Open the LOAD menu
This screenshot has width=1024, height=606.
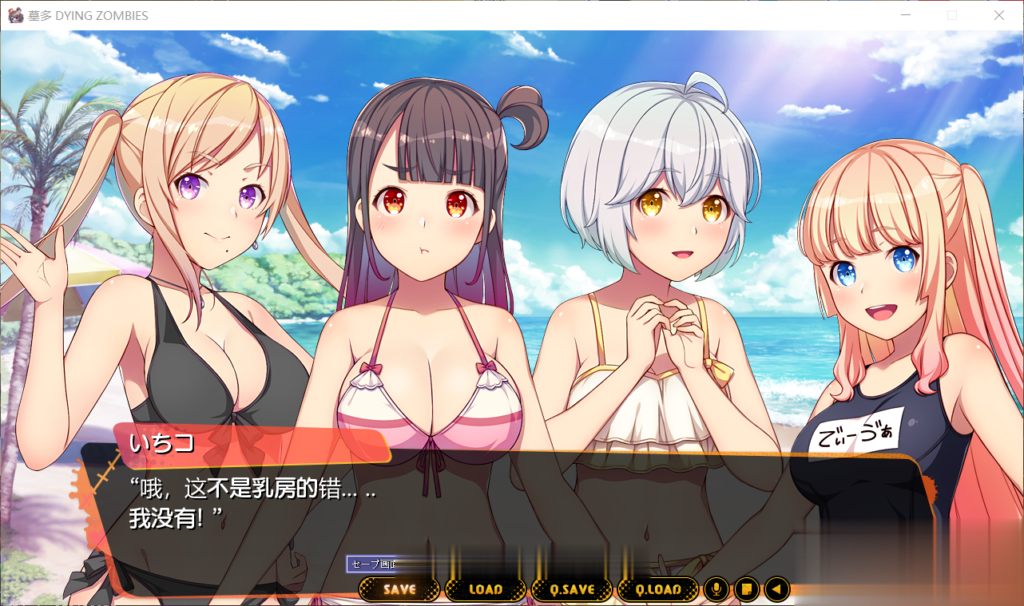[485, 590]
